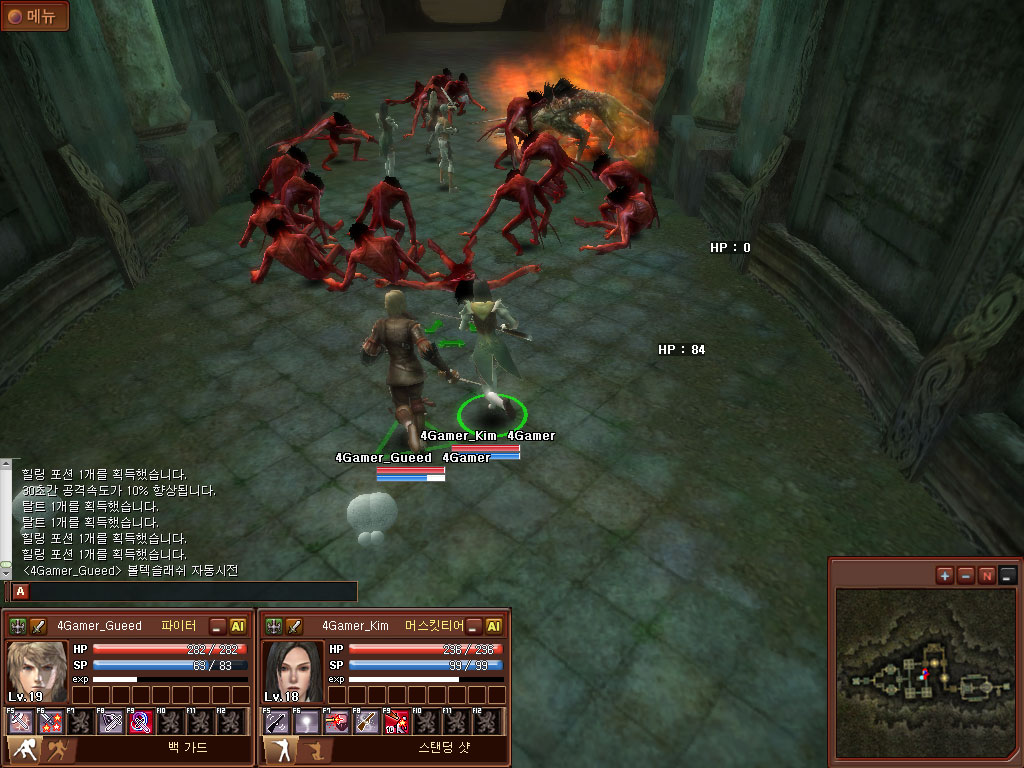Activate Gueed's F5 sword skill

coord(22,721)
